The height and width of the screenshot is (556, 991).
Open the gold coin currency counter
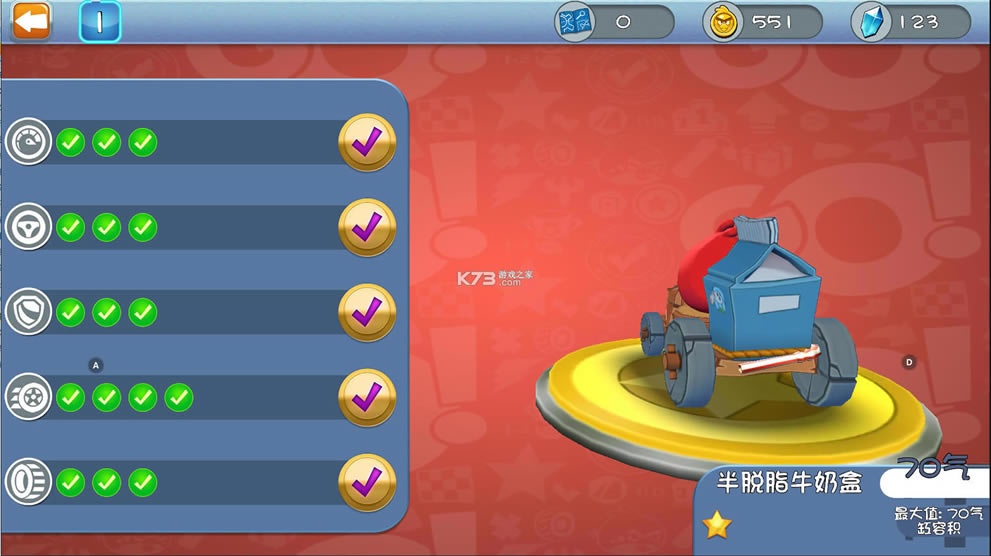(762, 22)
